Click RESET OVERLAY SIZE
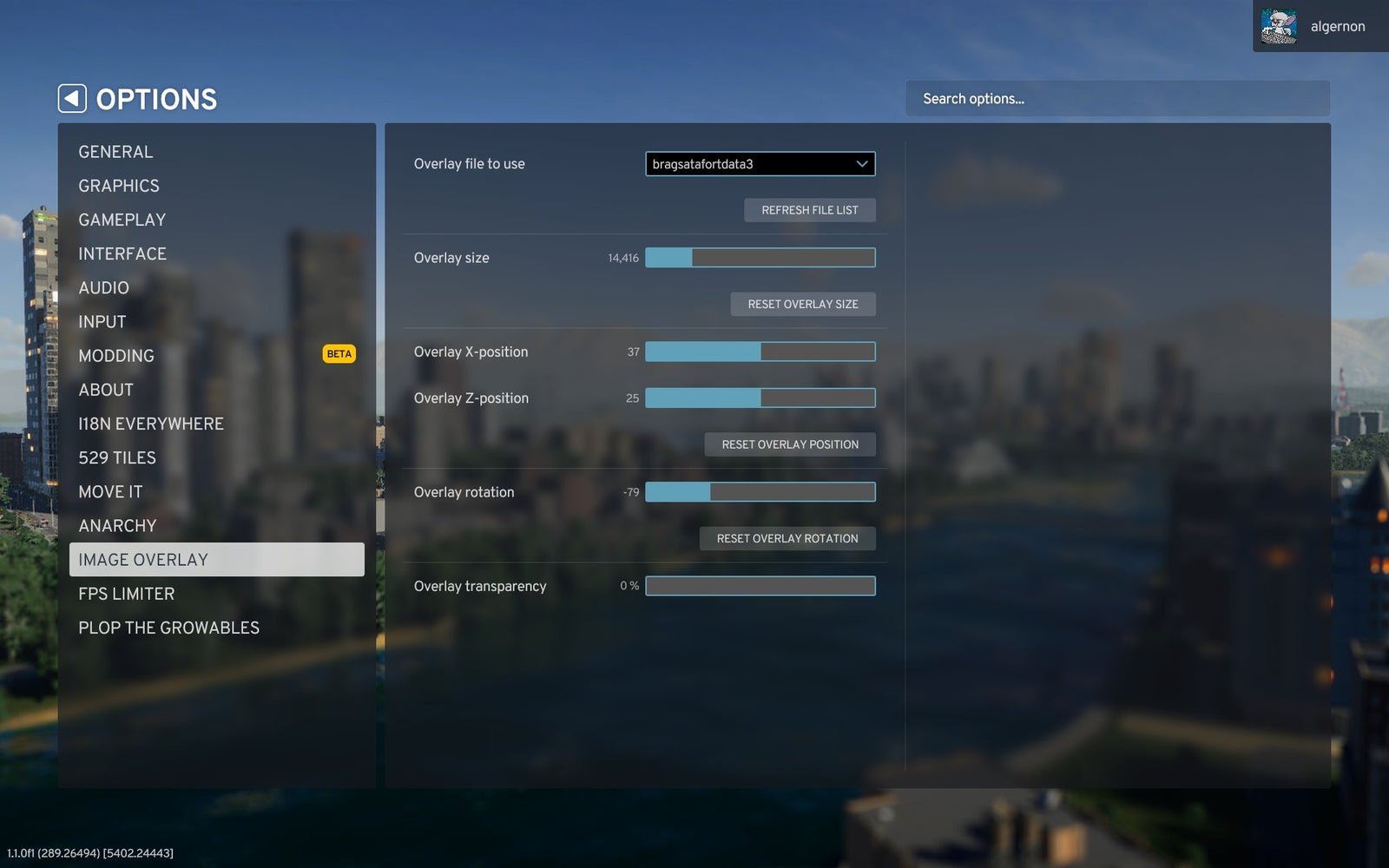The image size is (1389, 868). [802, 304]
